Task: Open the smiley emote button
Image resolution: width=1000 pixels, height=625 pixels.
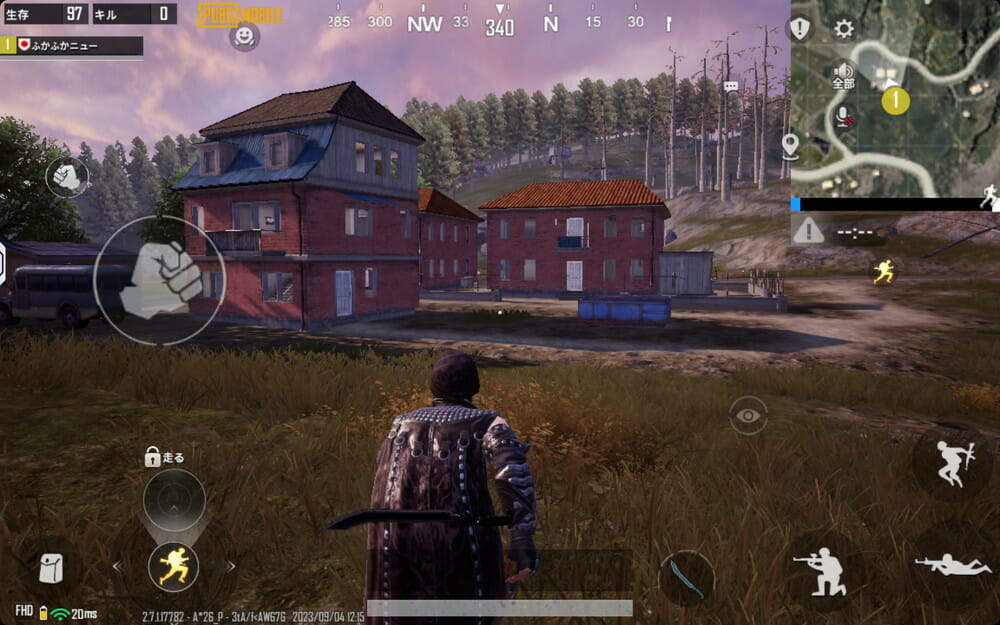Action: (243, 37)
